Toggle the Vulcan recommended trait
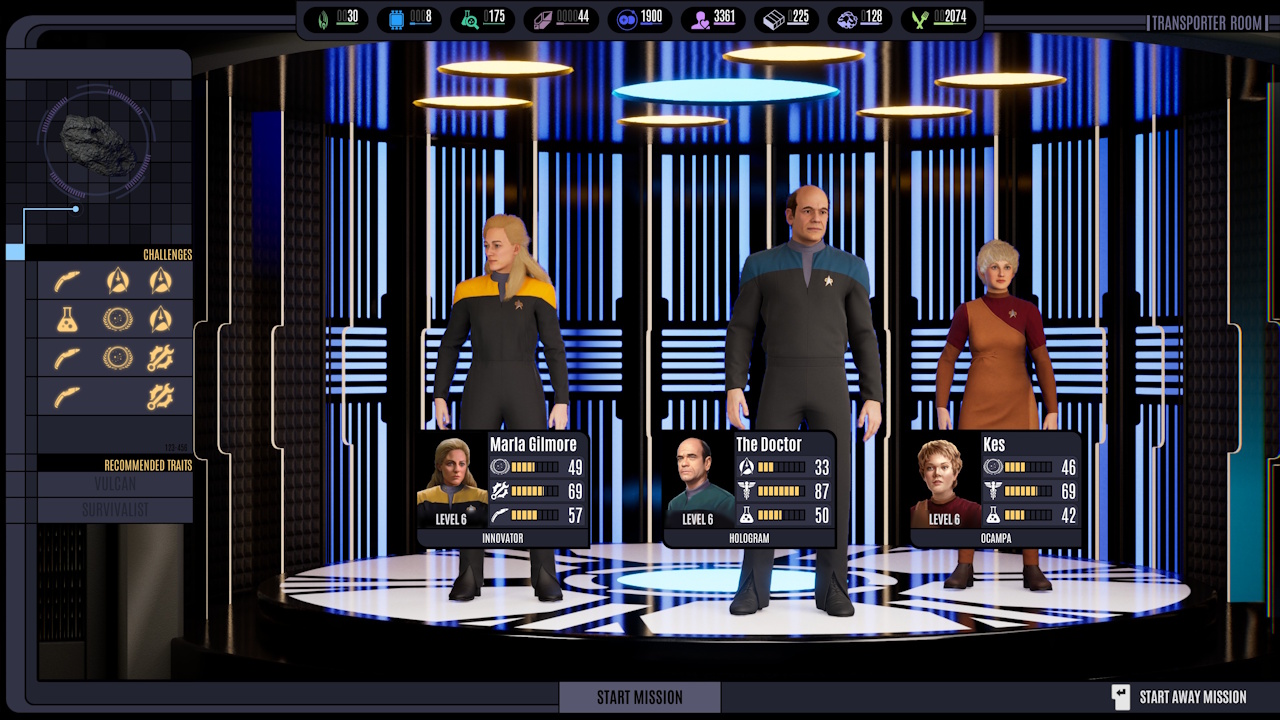 tap(113, 481)
